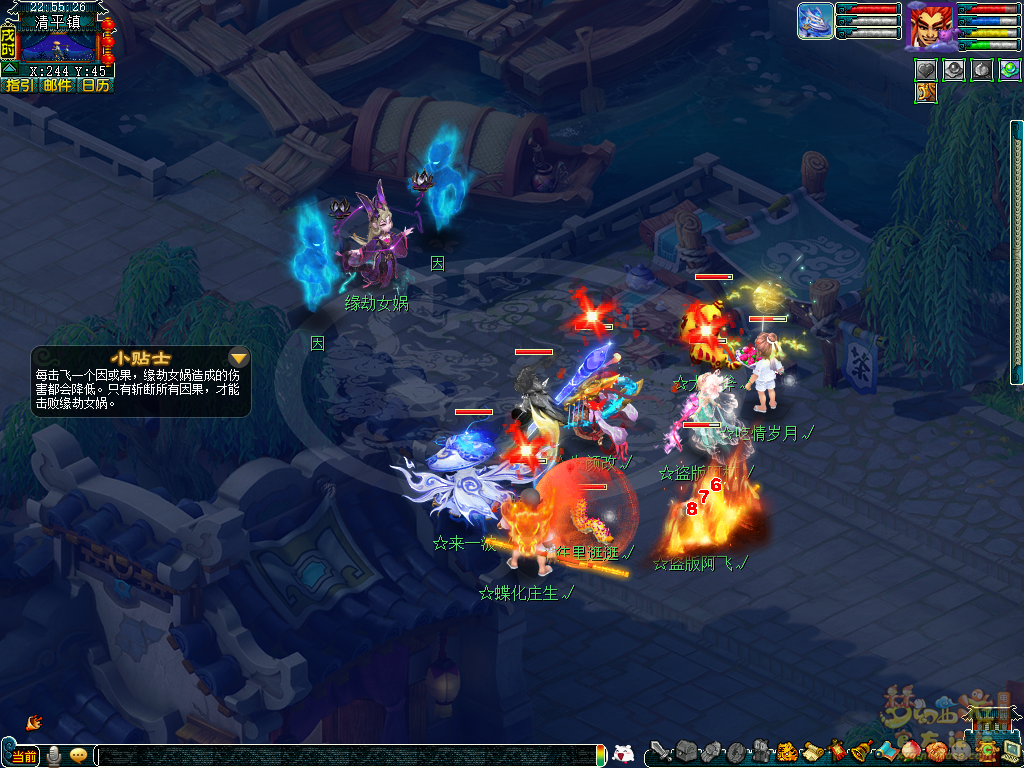The height and width of the screenshot is (768, 1024).
Task: Open the 邮件 mail button
Action: [57, 86]
